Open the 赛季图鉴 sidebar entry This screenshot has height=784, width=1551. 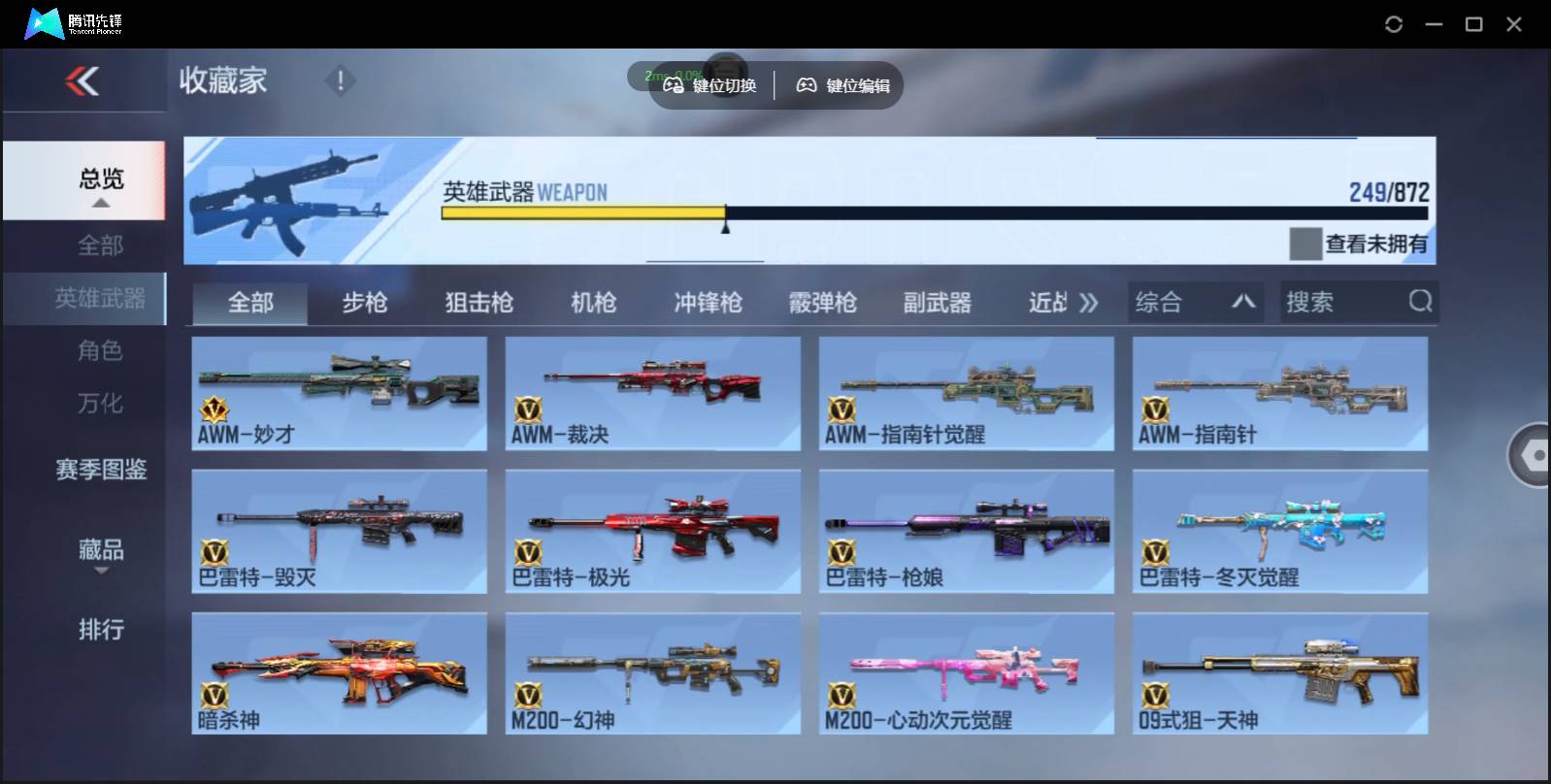[98, 470]
